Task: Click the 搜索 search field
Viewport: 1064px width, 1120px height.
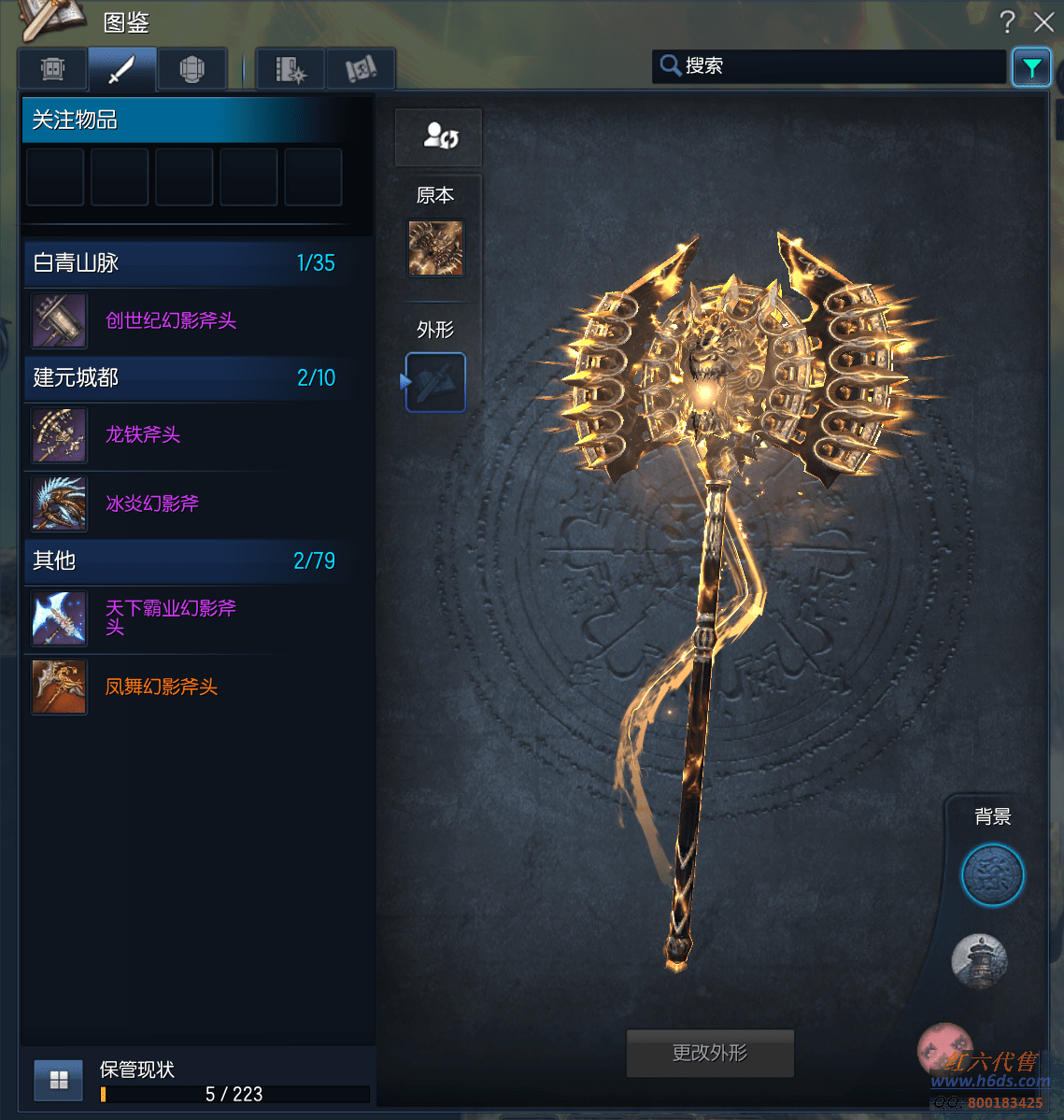Action: [831, 66]
